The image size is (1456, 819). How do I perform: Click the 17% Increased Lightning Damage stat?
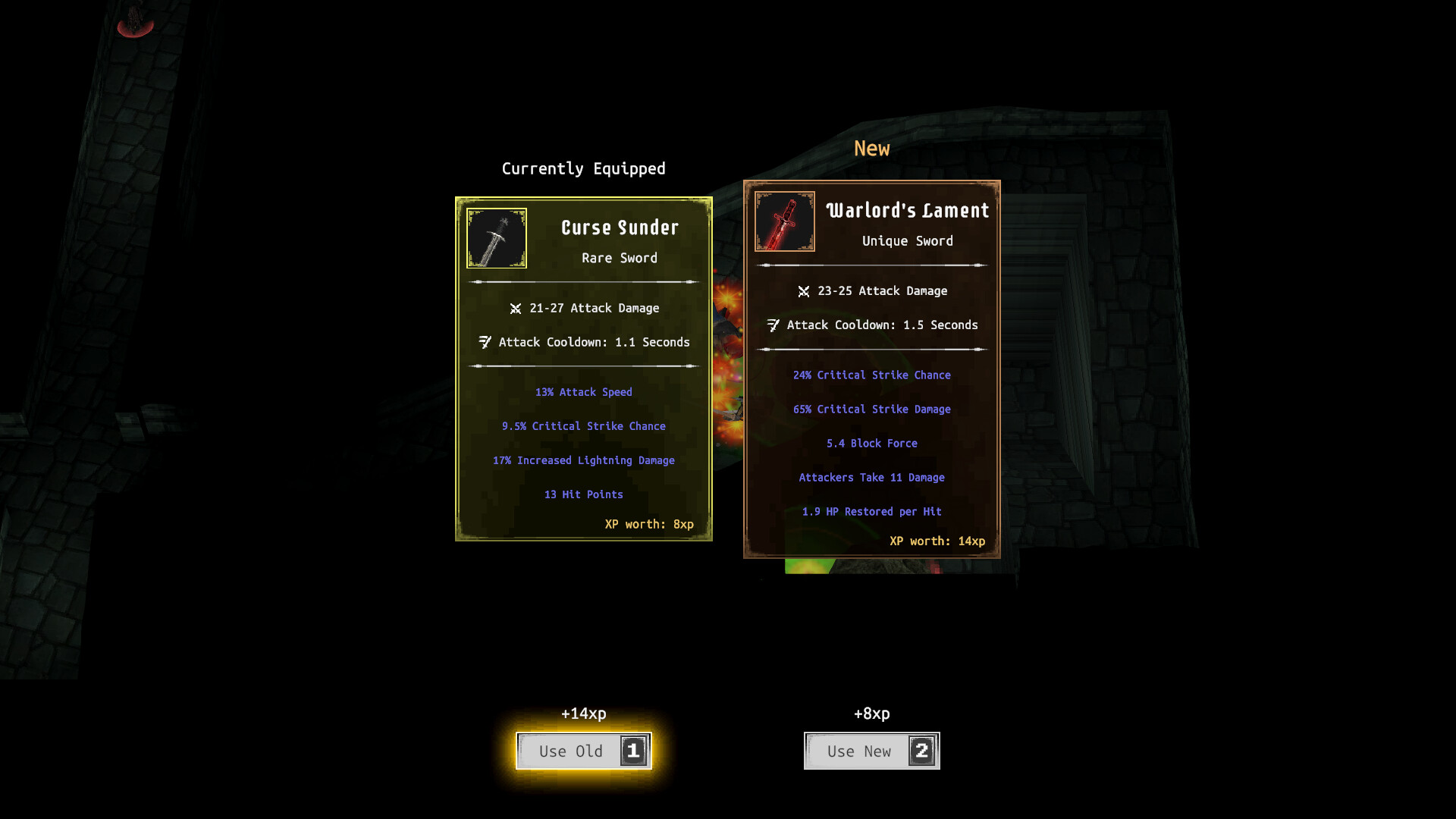[583, 460]
